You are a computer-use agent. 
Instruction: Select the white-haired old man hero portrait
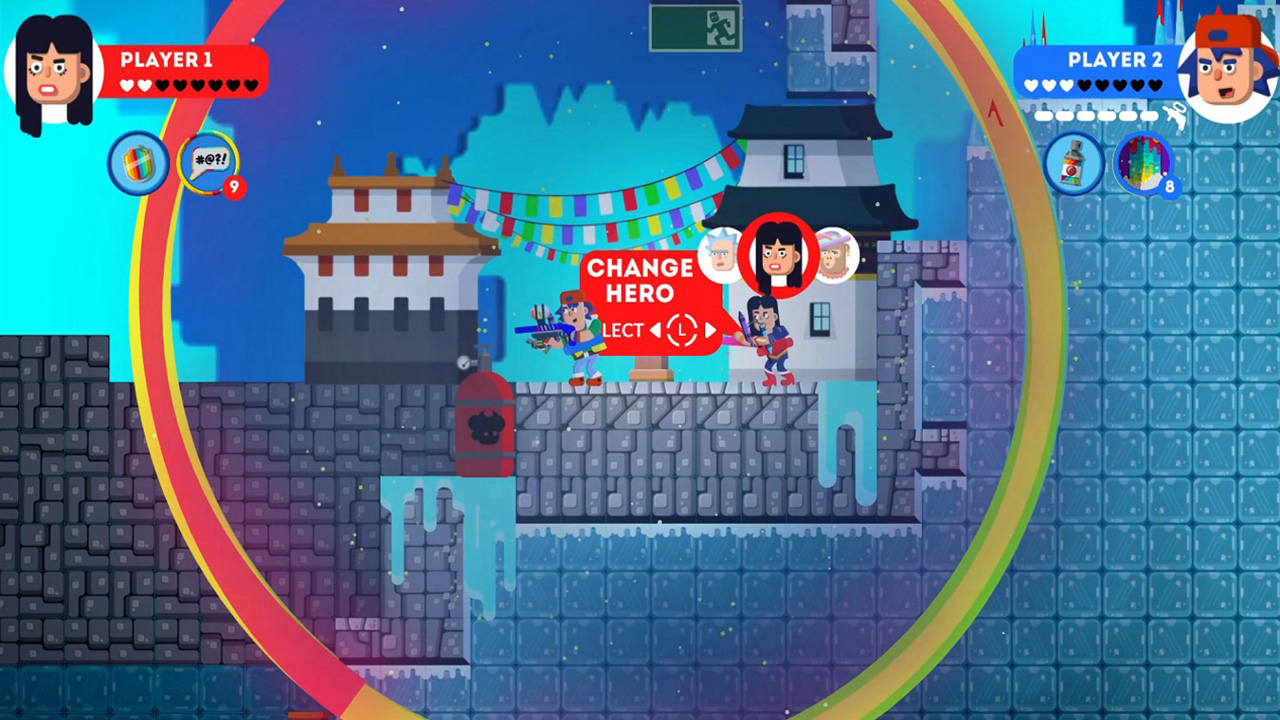(x=718, y=255)
